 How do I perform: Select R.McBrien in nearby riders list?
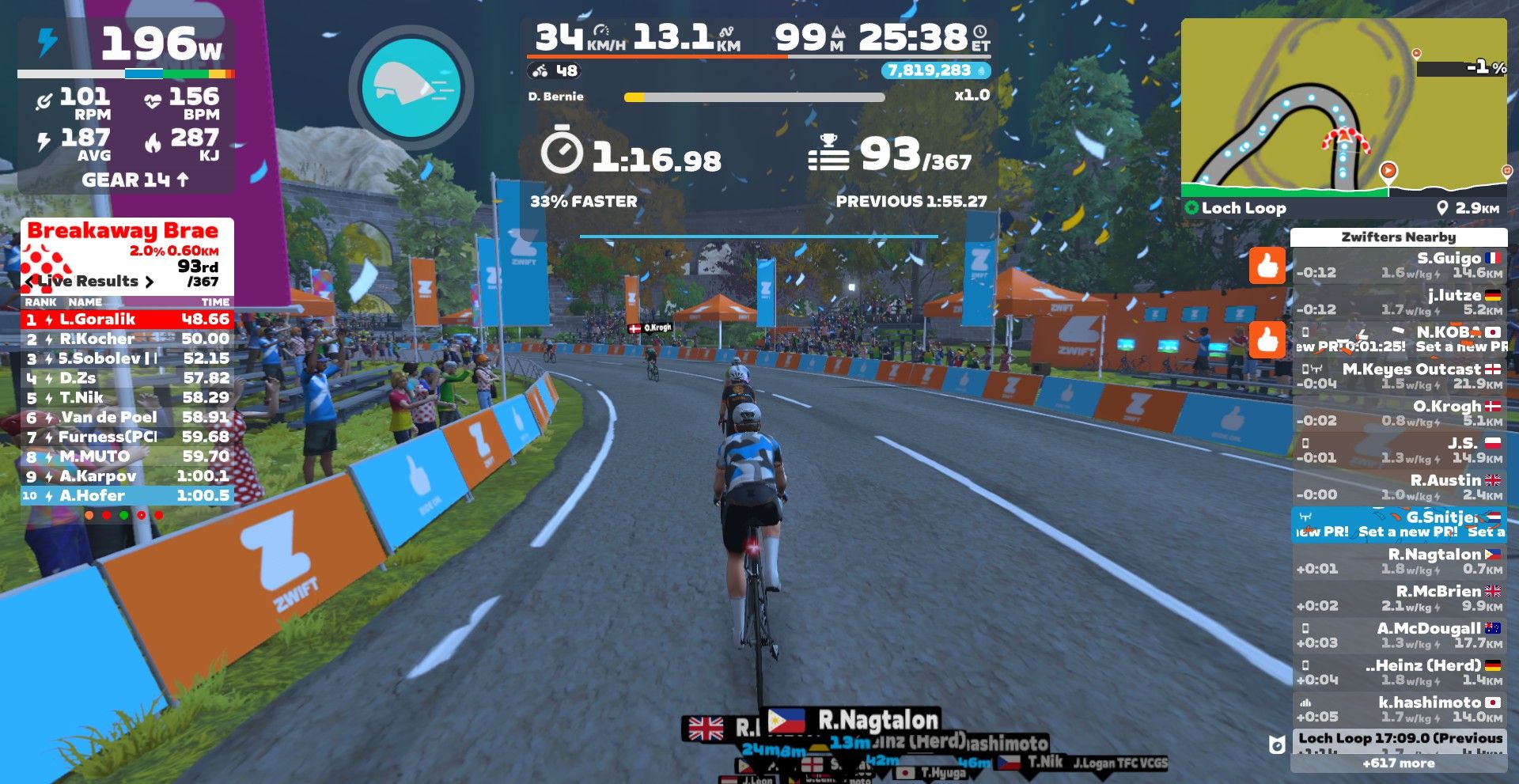tap(1399, 599)
